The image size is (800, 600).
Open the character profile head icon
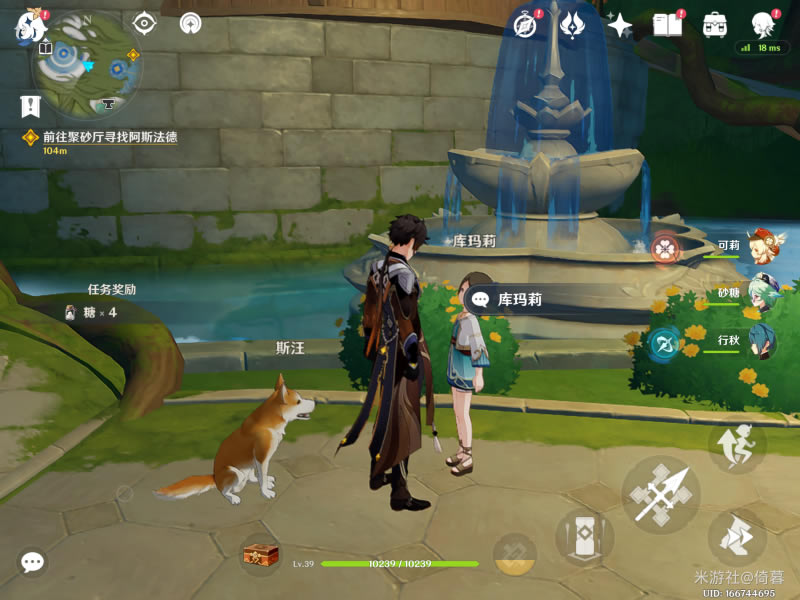click(764, 25)
